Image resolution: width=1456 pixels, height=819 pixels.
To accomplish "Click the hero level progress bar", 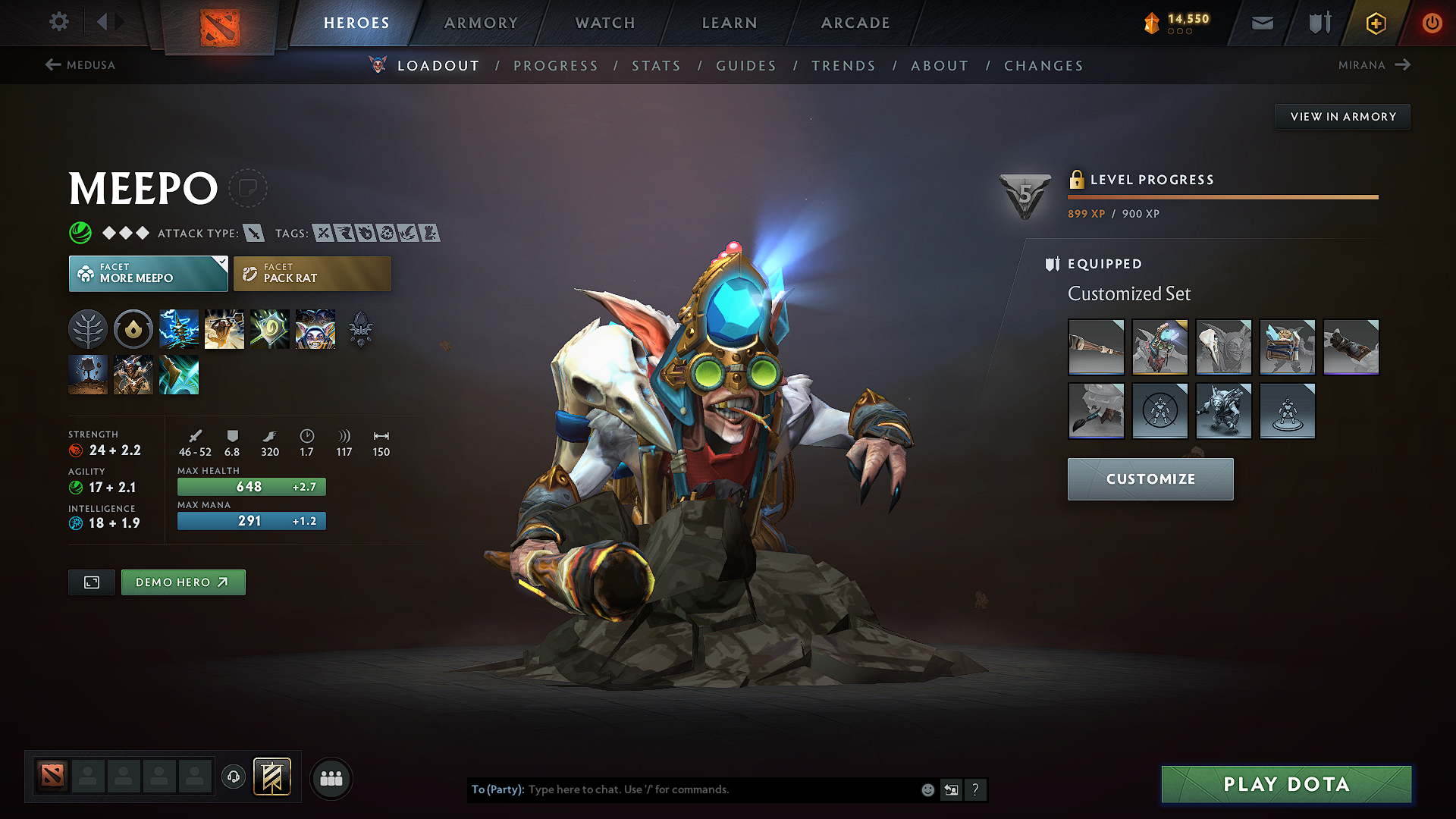I will pos(1222,197).
